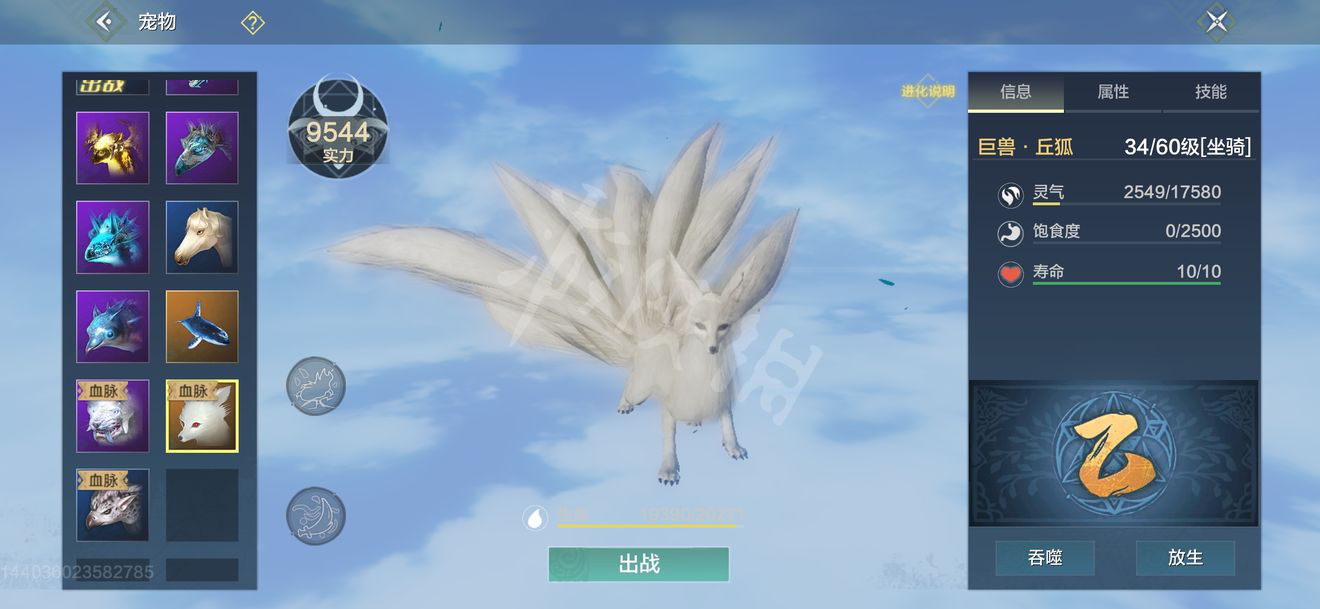Select the eagle 血脉 pet slot
Screen dimensions: 1320x609
[x=113, y=504]
